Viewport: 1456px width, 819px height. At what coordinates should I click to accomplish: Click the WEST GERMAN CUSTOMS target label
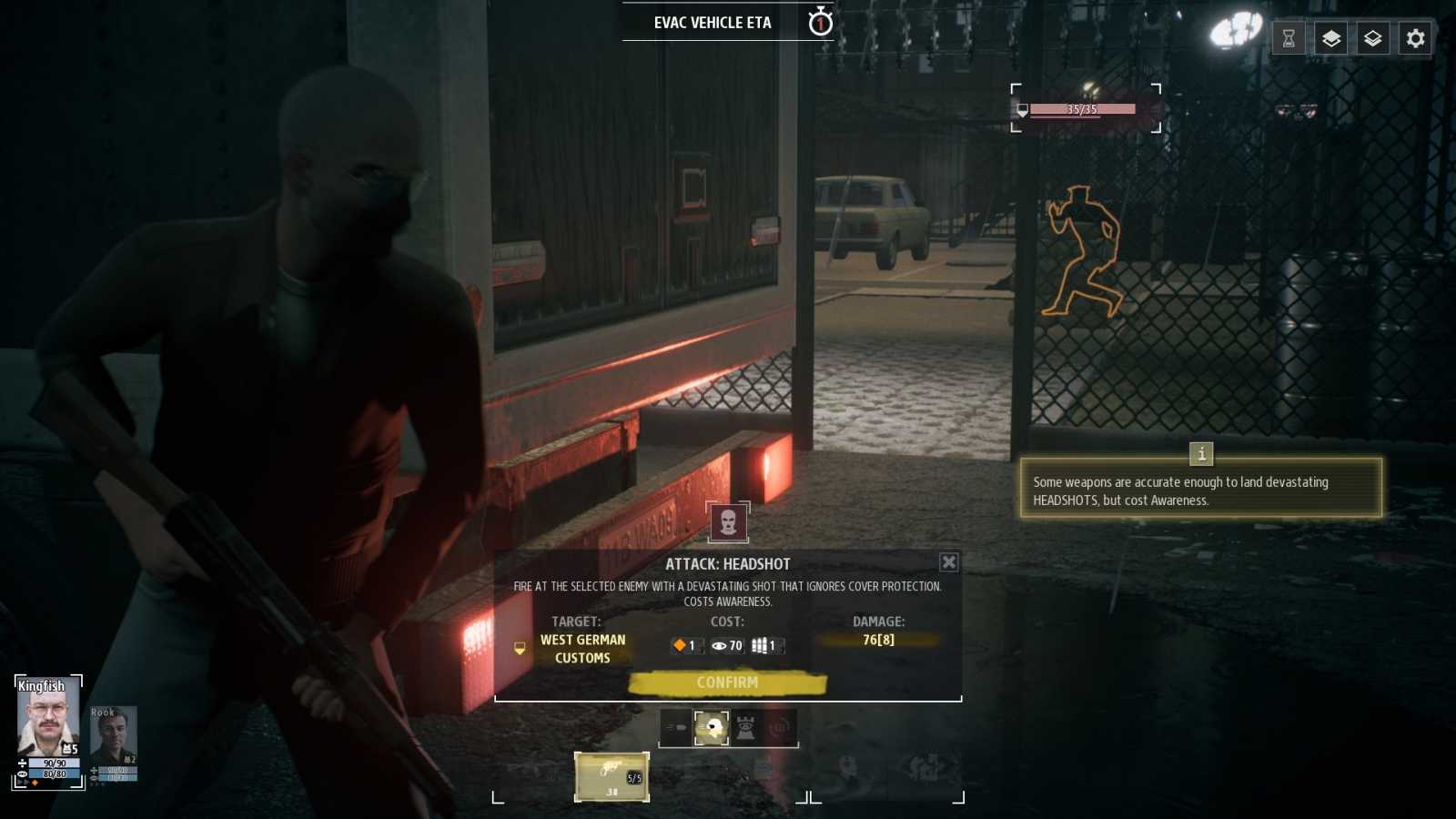coord(581,648)
